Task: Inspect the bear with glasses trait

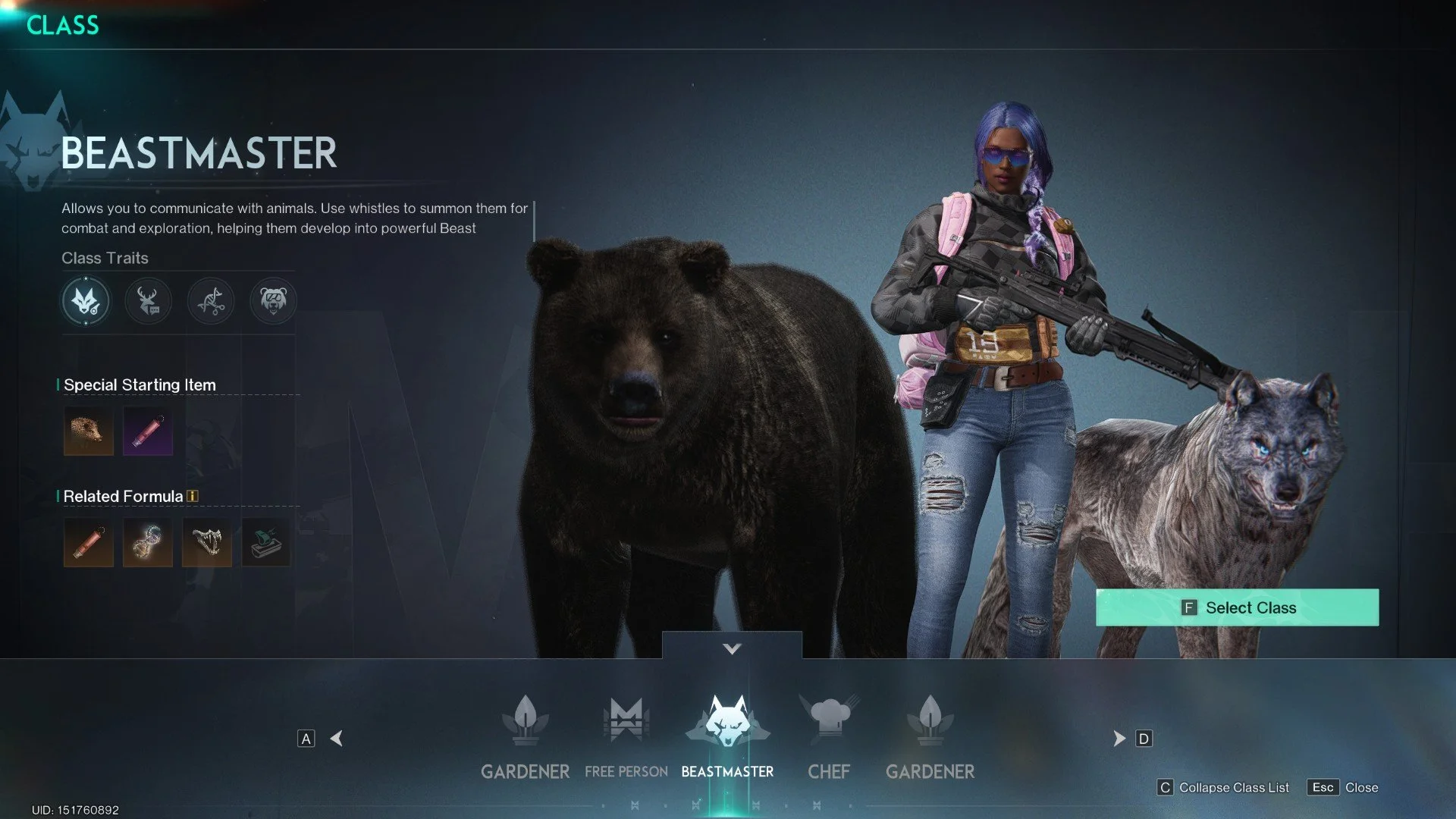Action: [x=273, y=301]
